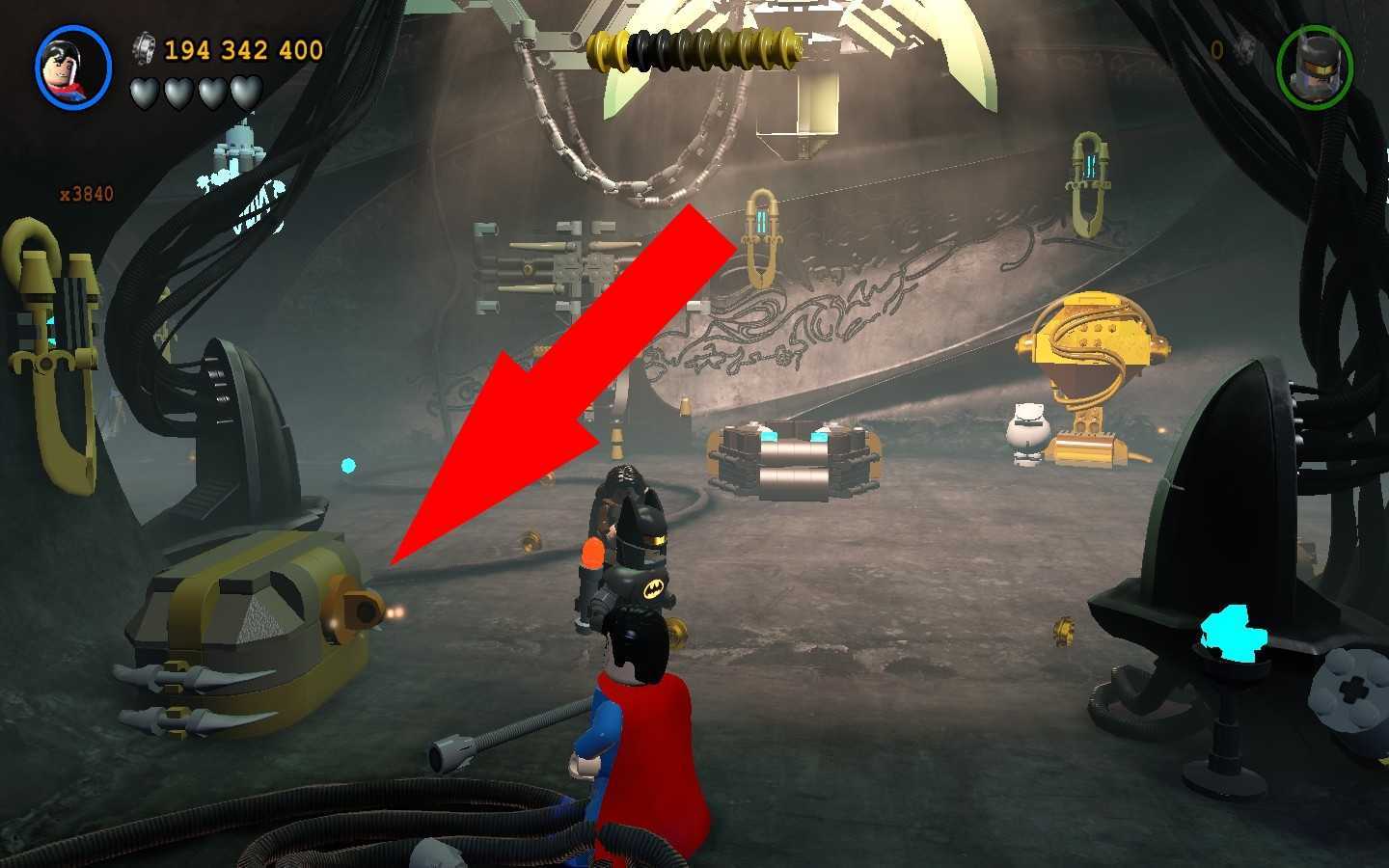Select the Superman character portrait
This screenshot has height=868, width=1389.
[x=73, y=68]
